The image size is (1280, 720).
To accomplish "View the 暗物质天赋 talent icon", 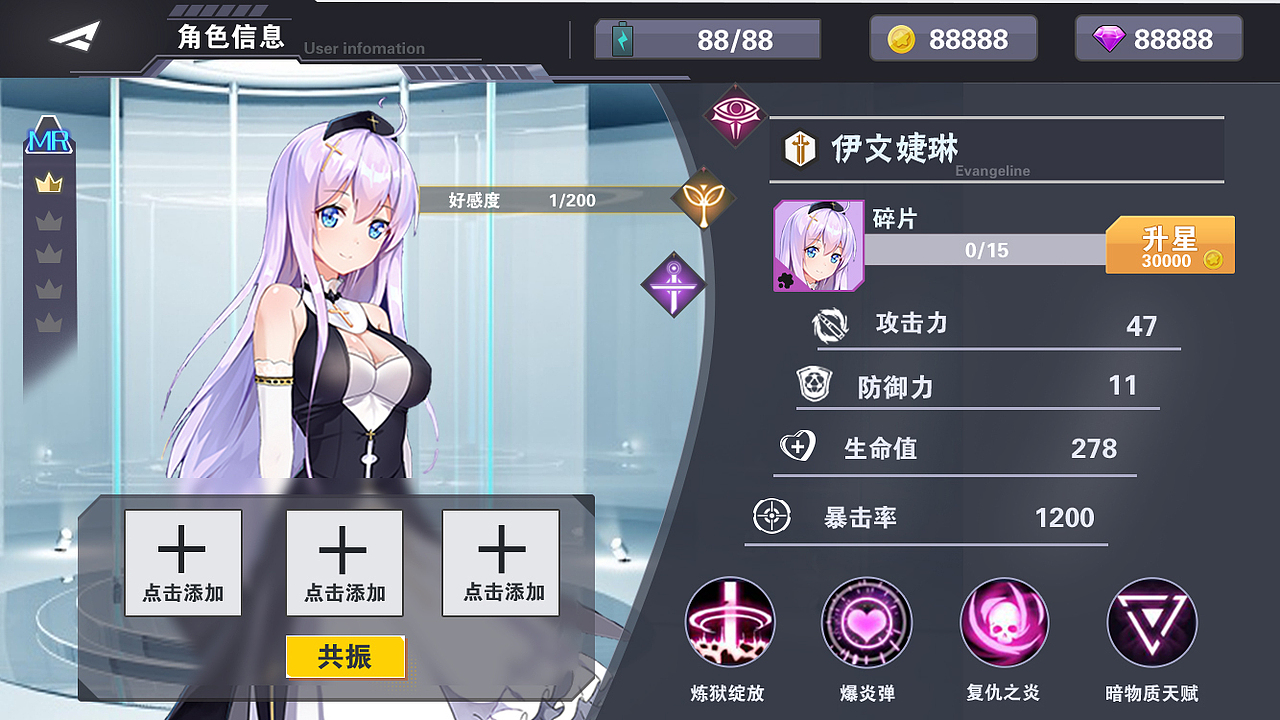I will pyautogui.click(x=1150, y=622).
